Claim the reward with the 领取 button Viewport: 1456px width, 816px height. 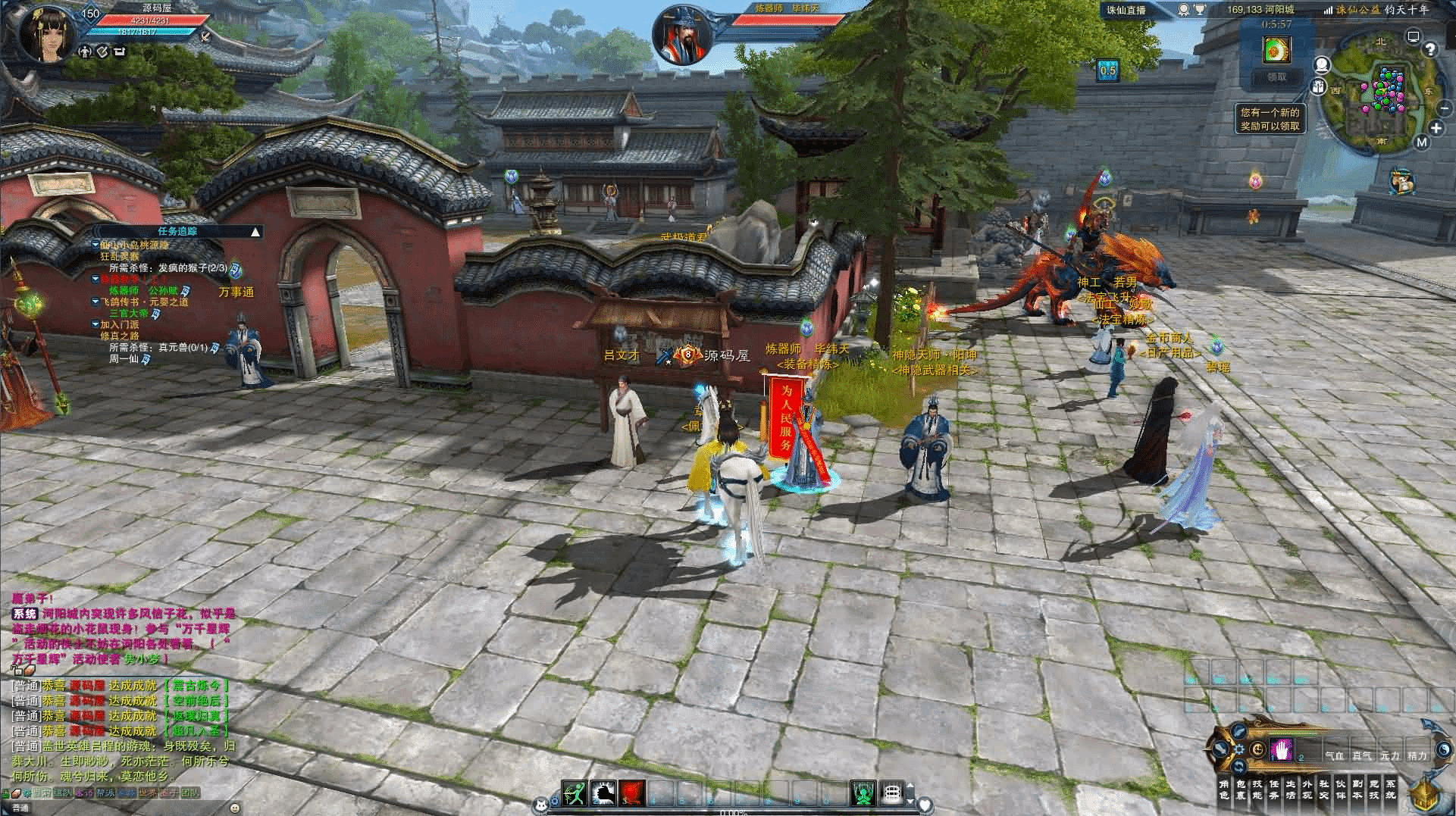point(1277,77)
